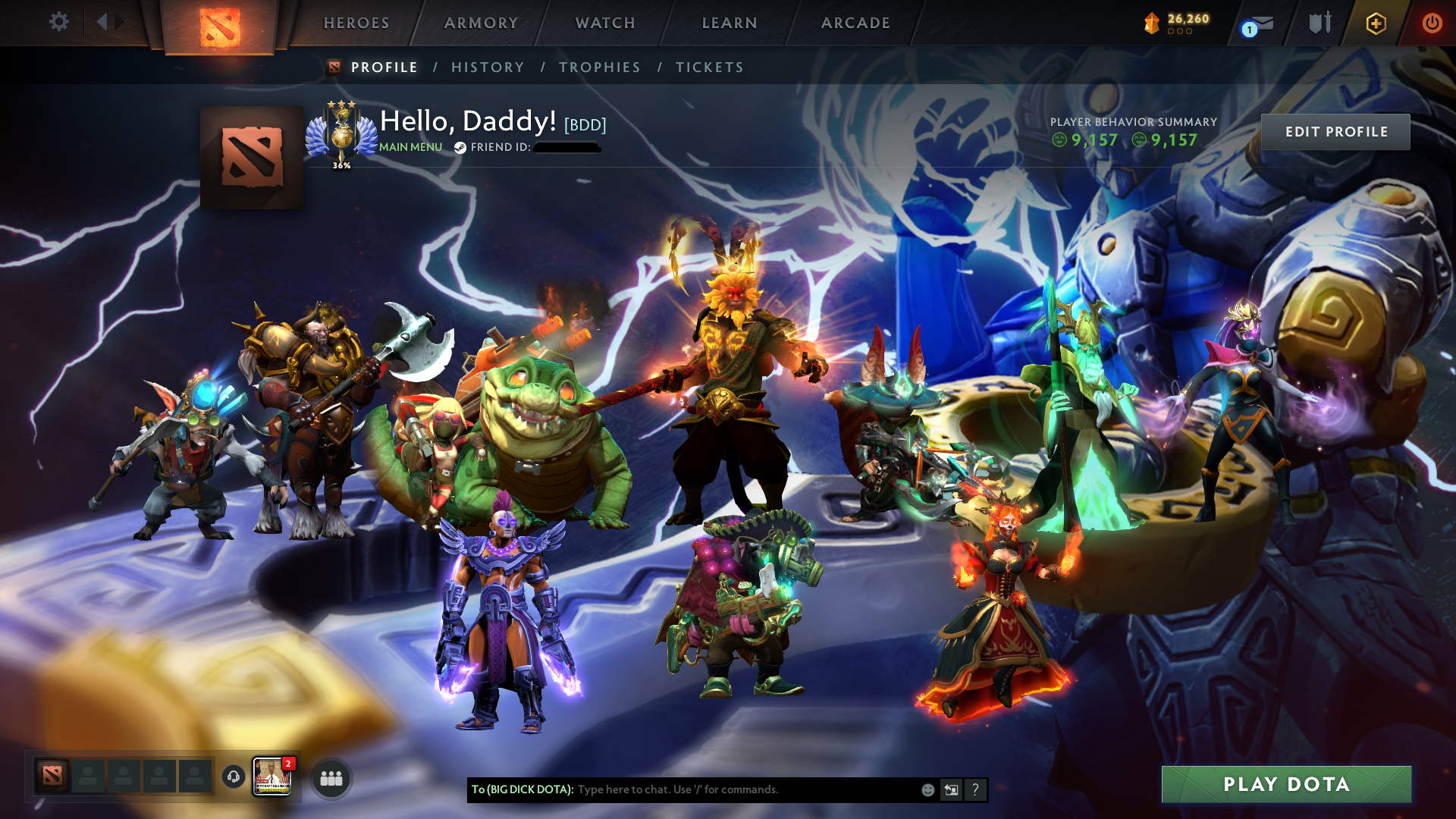Open the shard currency icon
Image resolution: width=1456 pixels, height=819 pixels.
tap(1152, 23)
